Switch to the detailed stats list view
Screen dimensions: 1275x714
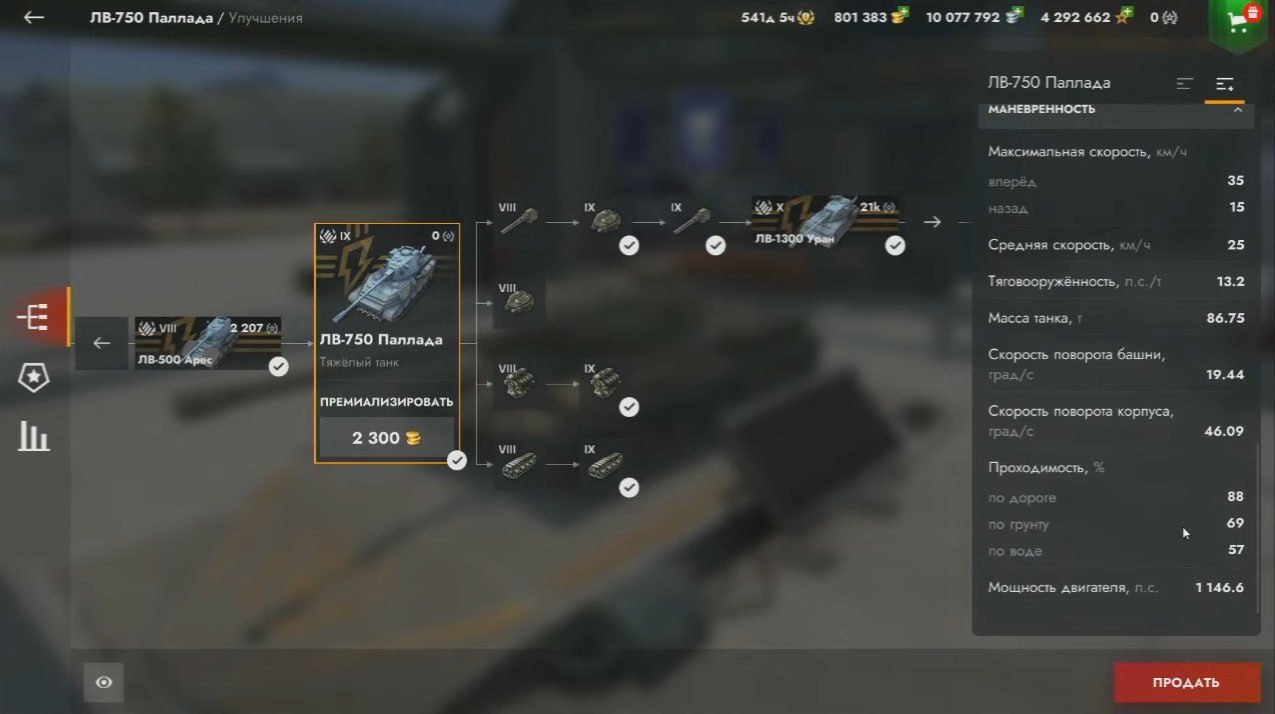1224,84
